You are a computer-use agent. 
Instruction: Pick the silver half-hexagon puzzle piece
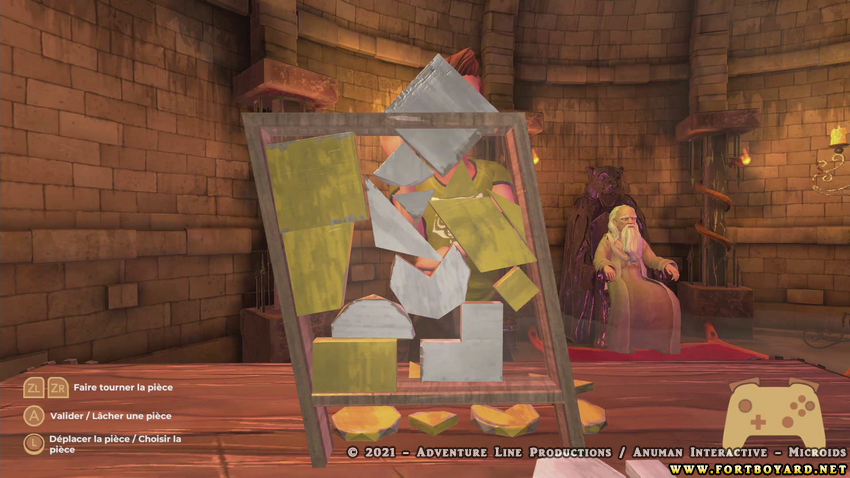[371, 321]
